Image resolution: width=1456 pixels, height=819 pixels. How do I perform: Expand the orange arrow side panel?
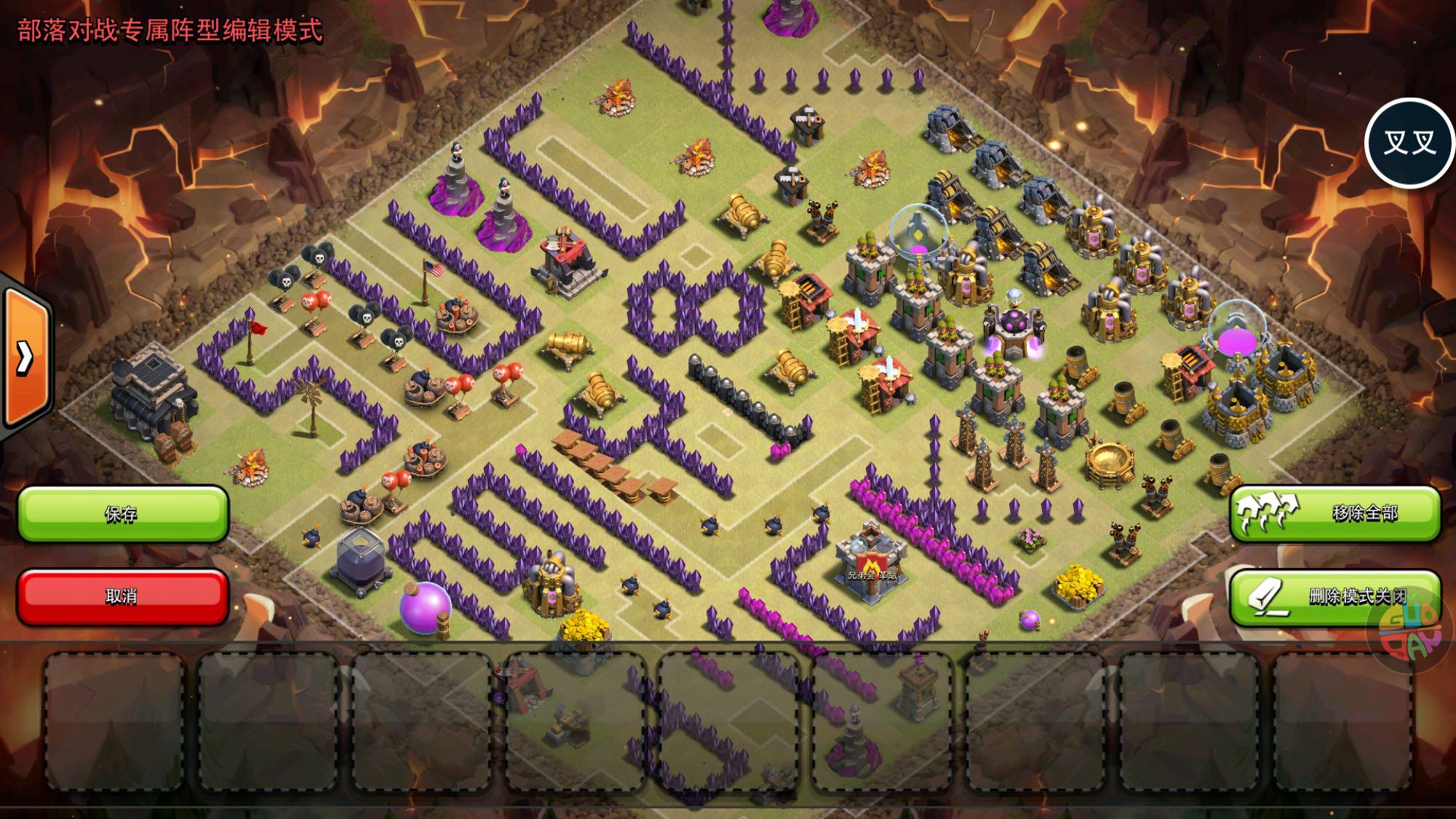[26, 357]
